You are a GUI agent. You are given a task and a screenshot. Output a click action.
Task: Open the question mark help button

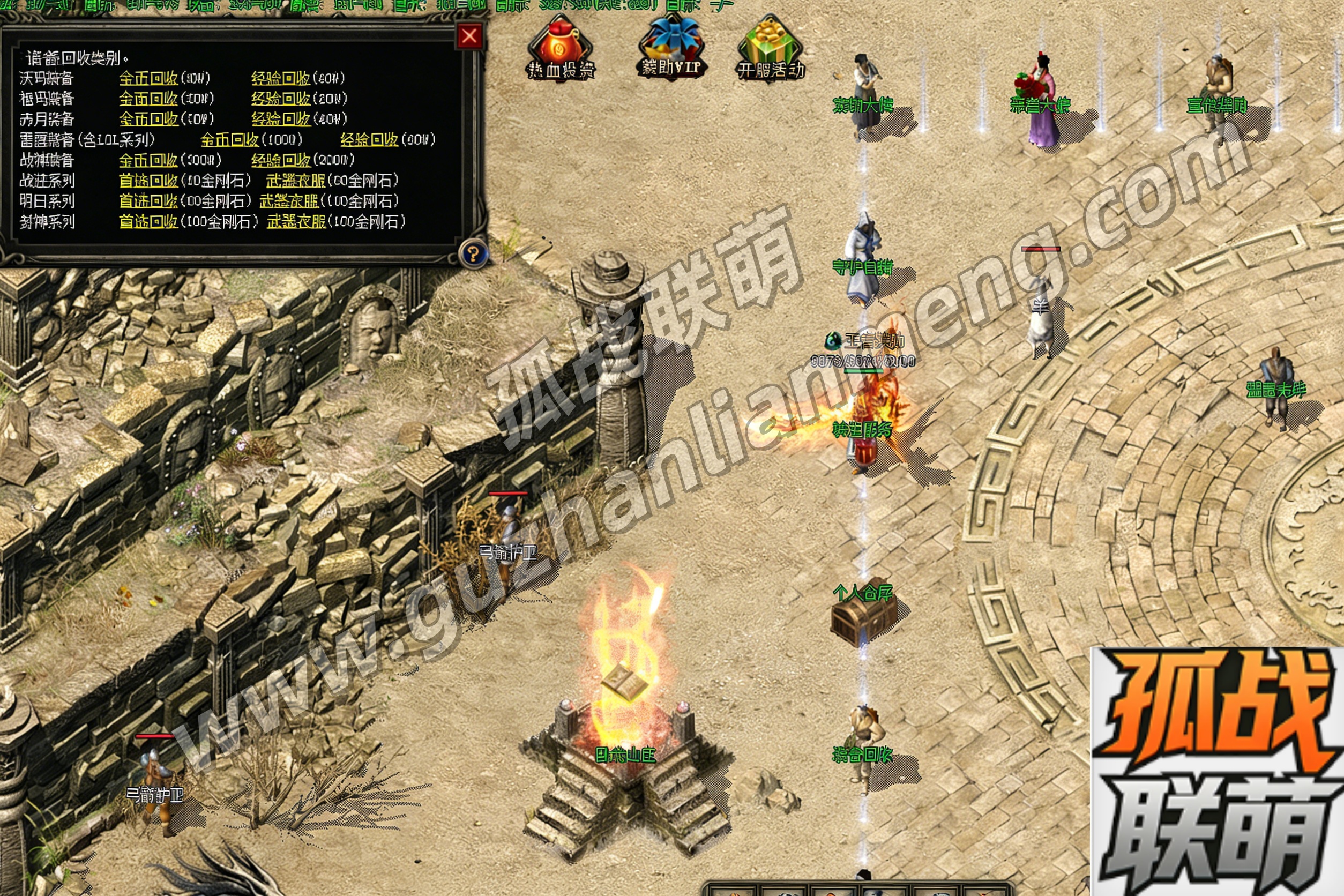point(473,253)
